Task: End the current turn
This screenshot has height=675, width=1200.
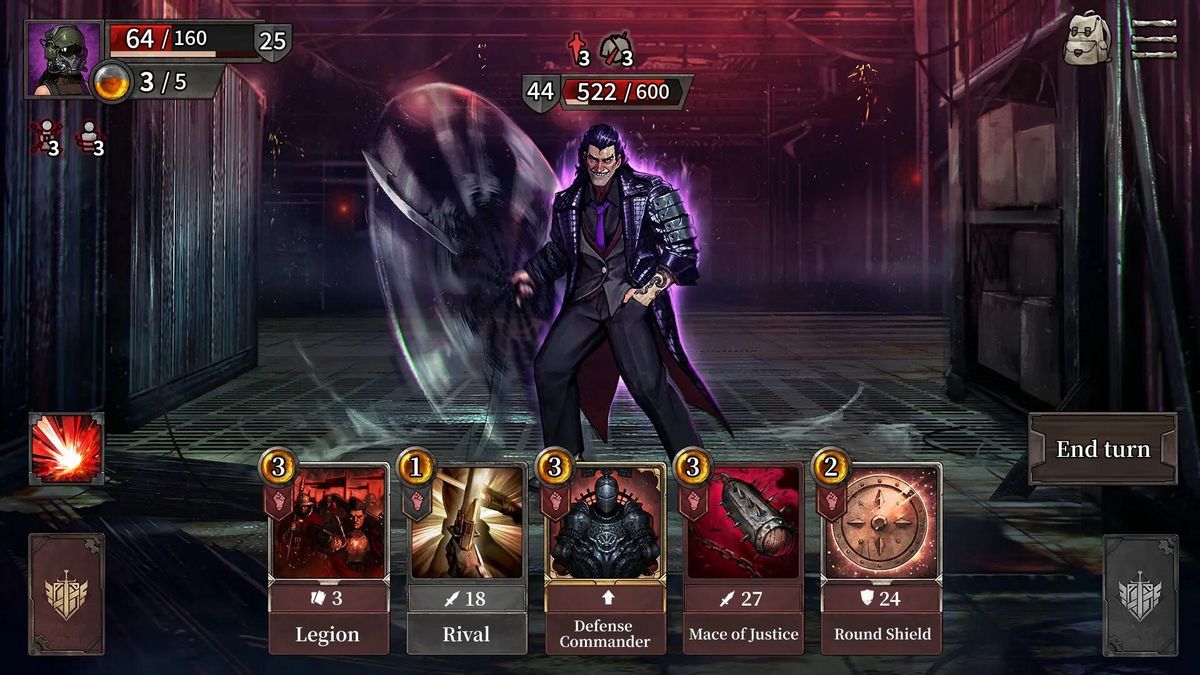Action: point(1103,449)
